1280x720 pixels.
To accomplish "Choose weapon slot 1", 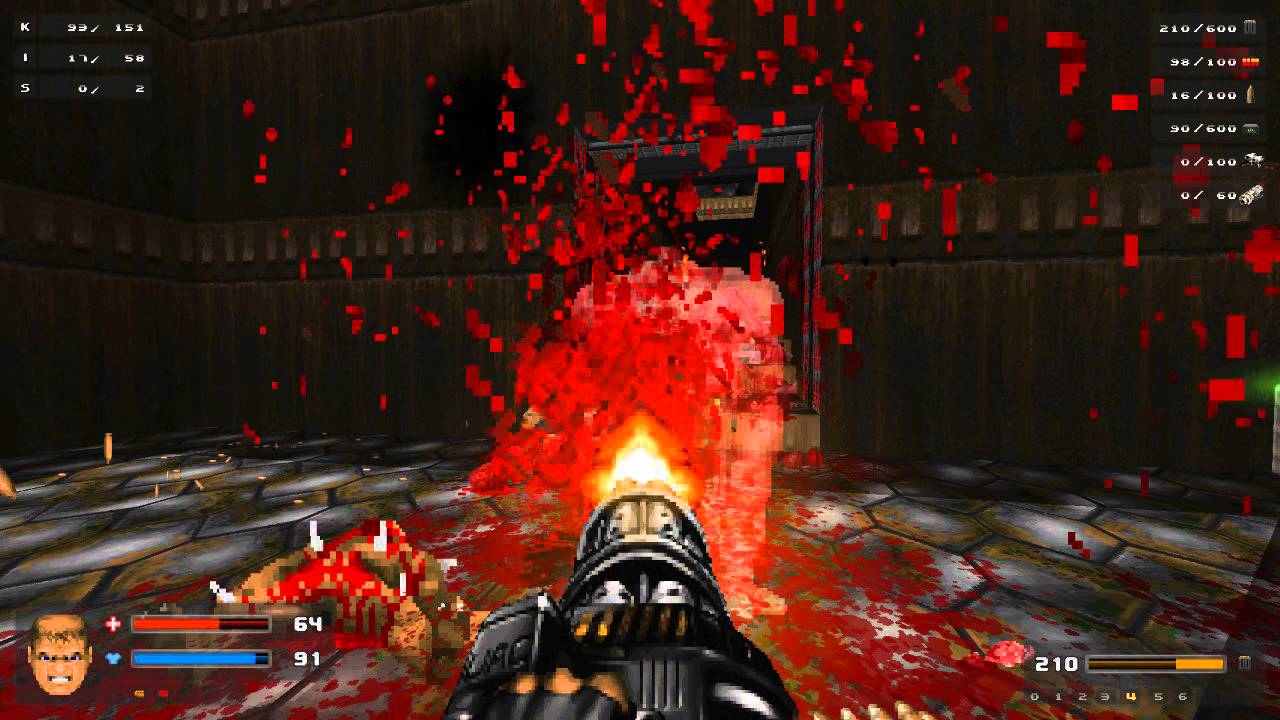I will 1059,697.
